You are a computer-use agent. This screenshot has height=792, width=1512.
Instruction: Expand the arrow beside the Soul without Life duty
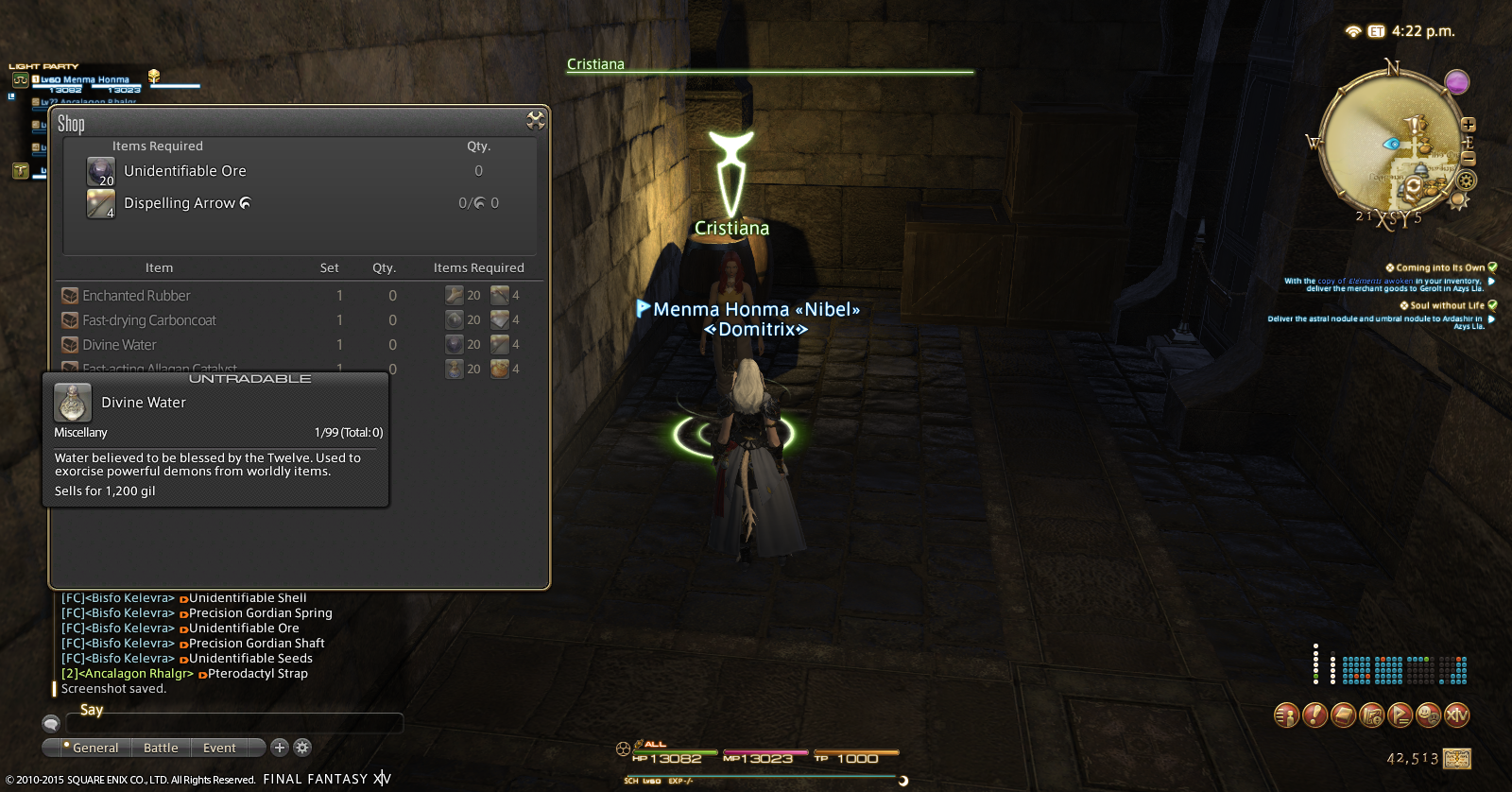1493,321
